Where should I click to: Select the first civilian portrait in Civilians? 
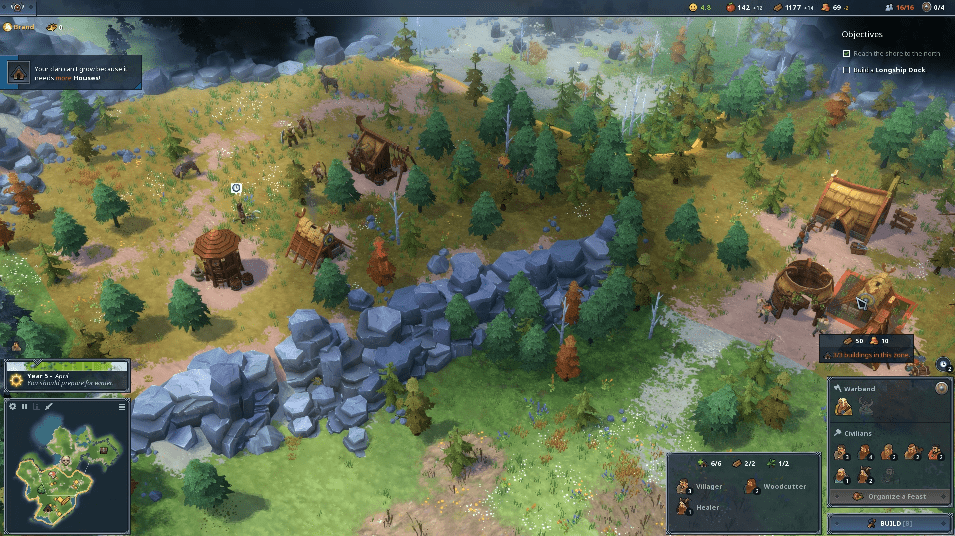pos(843,452)
